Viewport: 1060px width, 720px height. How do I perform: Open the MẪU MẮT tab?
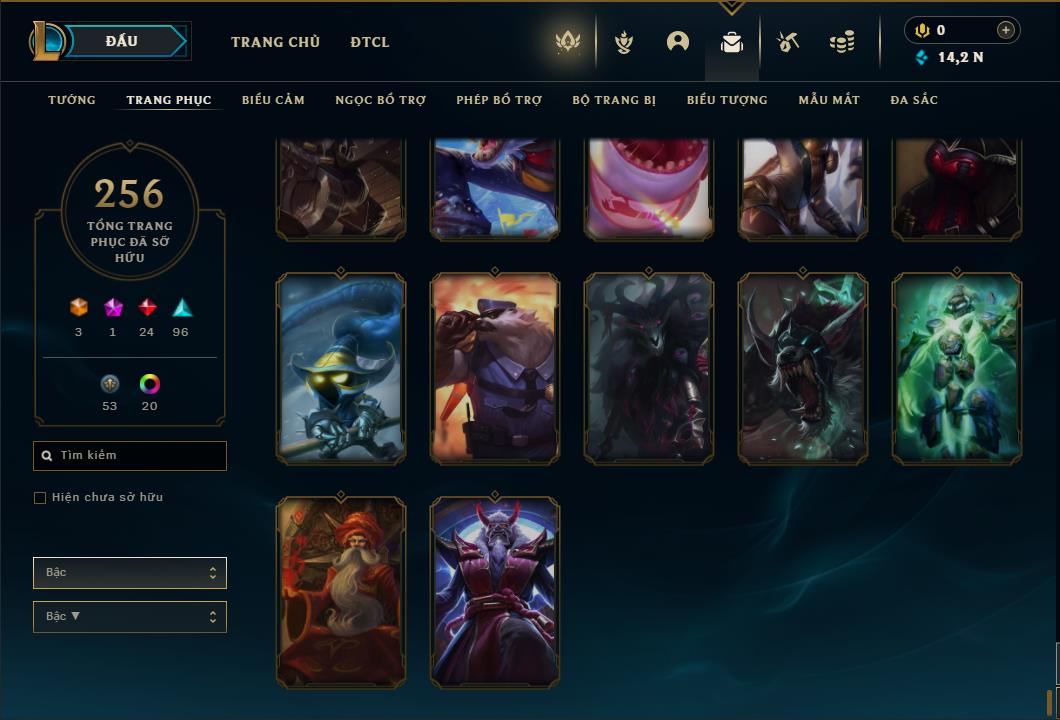[829, 100]
